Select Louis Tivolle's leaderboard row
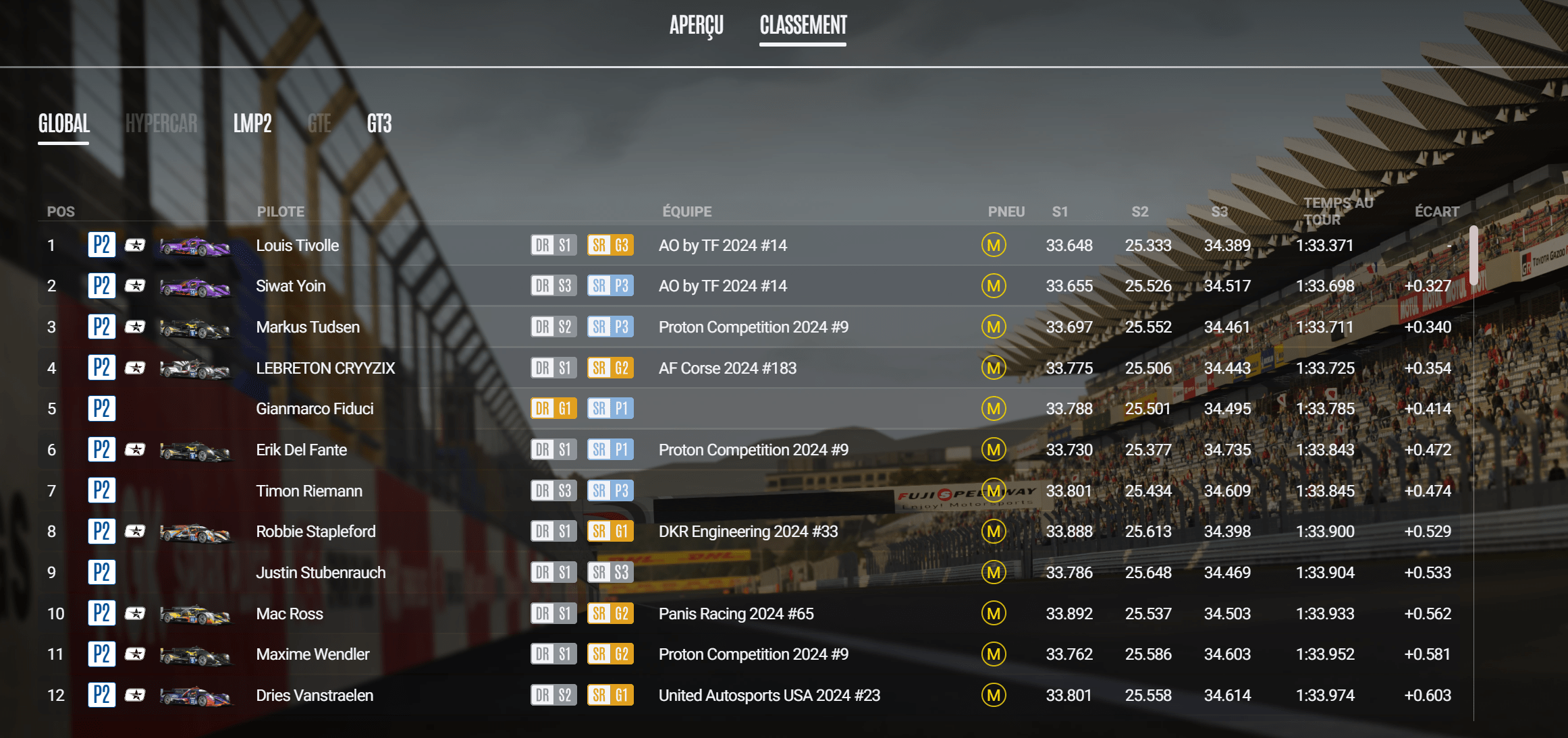 (x=298, y=246)
